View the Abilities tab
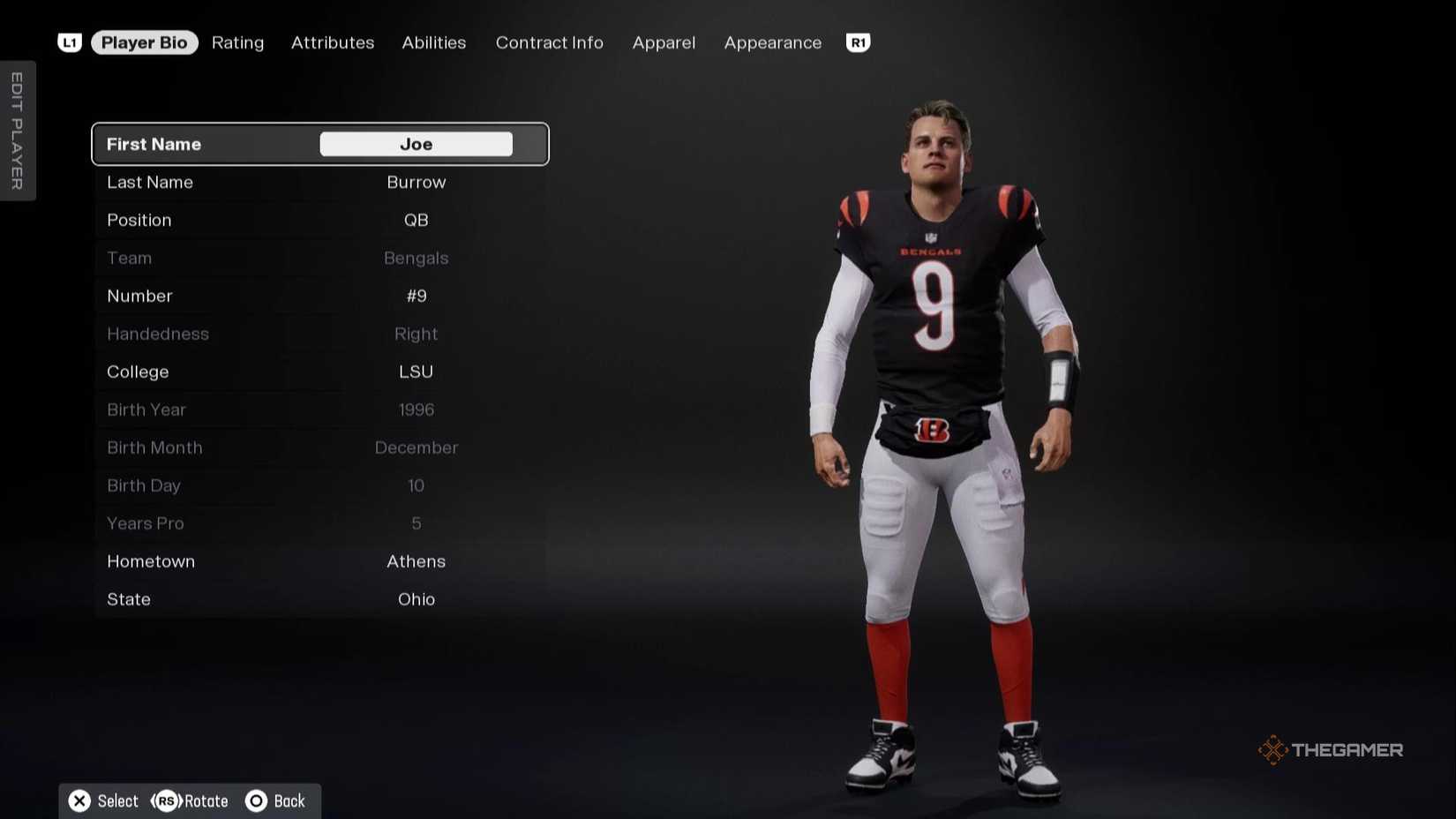This screenshot has width=1456, height=819. click(433, 42)
